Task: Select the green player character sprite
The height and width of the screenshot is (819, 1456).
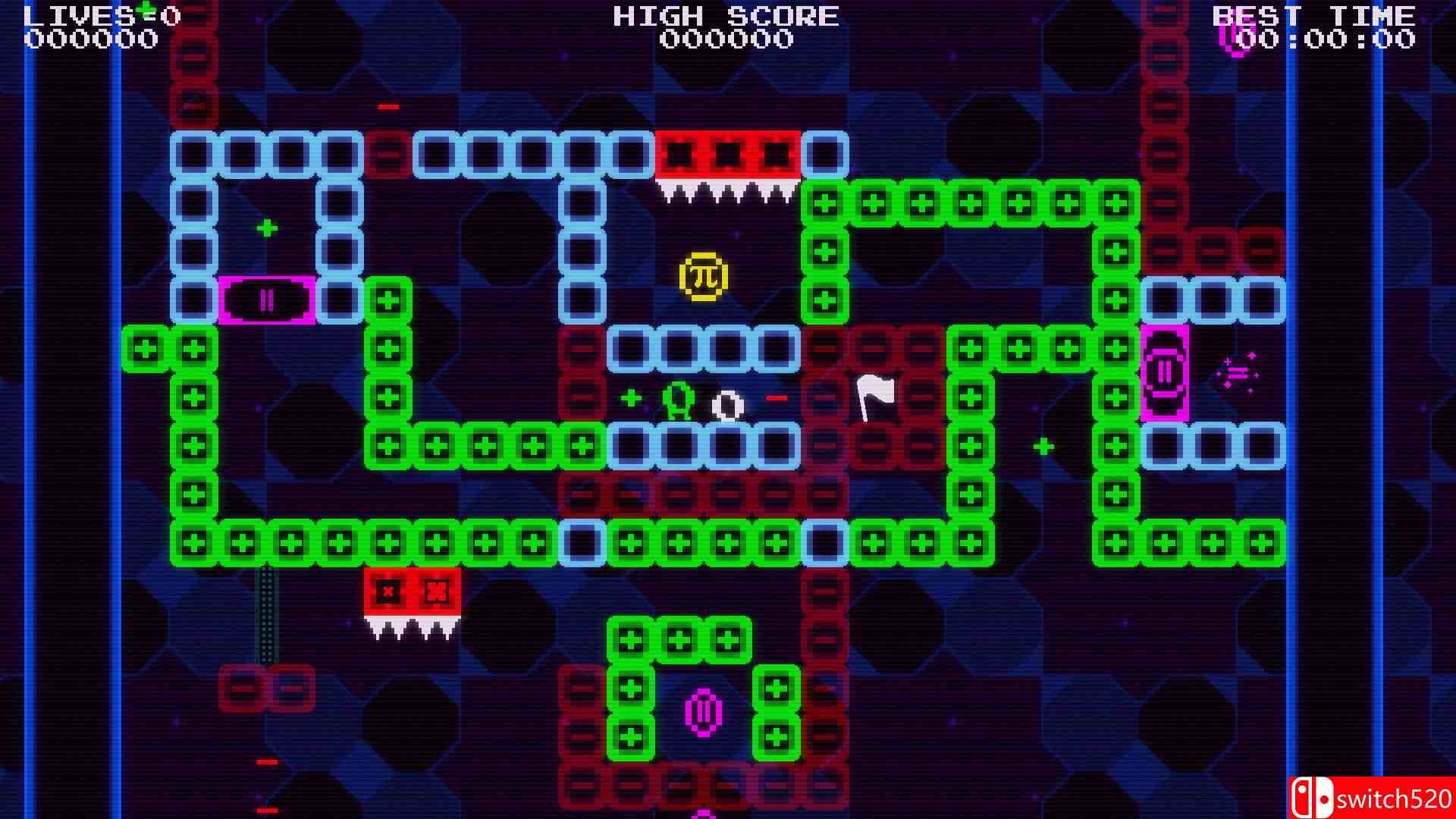Action: pyautogui.click(x=680, y=400)
